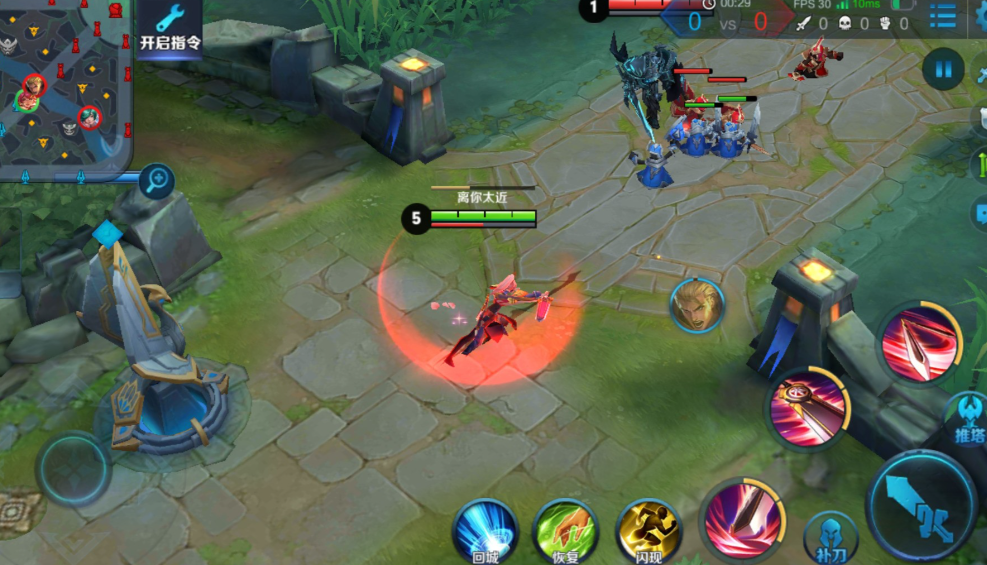Click the minimap

[65, 90]
